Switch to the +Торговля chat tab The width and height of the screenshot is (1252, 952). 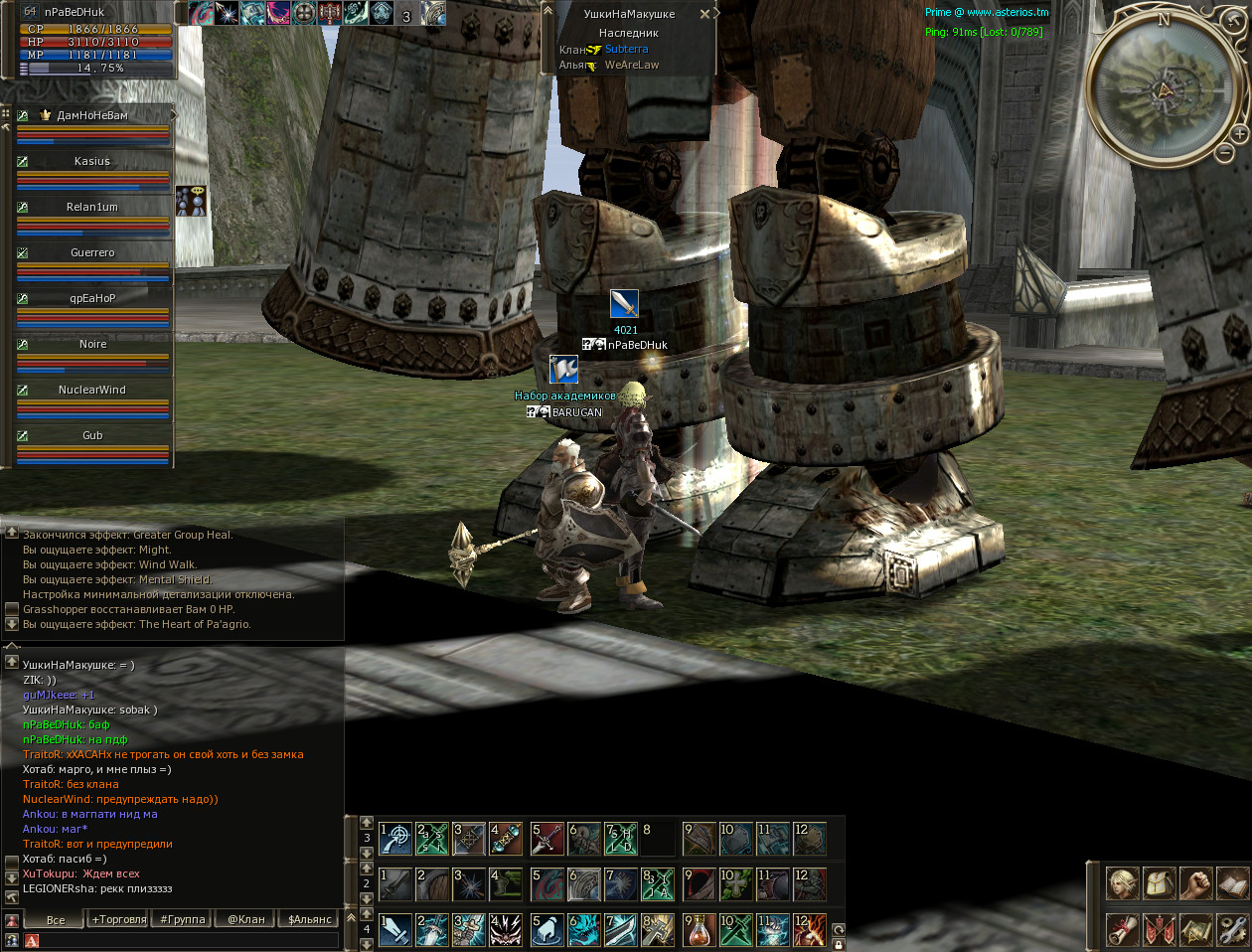119,919
